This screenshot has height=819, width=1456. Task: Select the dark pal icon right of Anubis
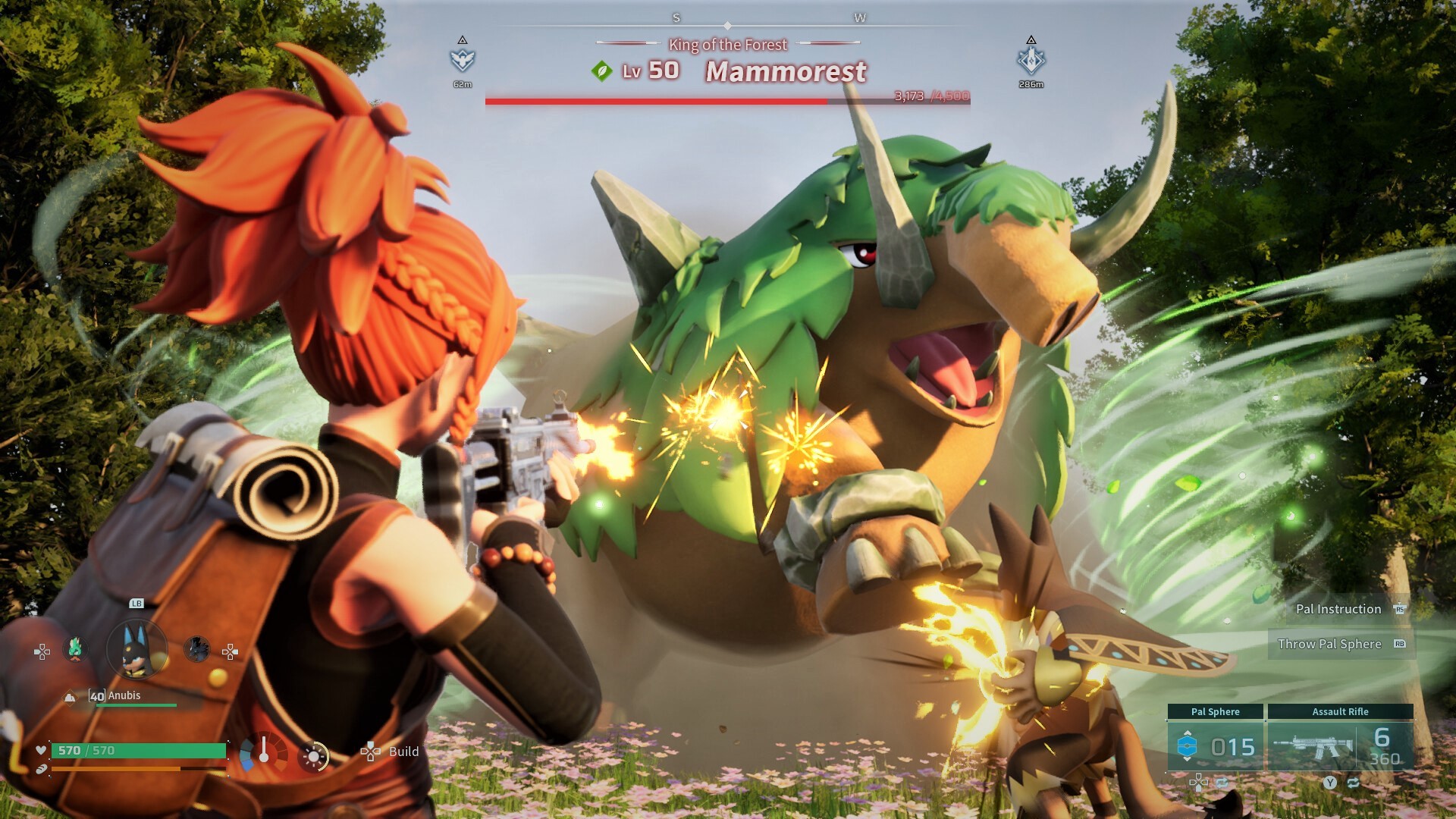197,650
